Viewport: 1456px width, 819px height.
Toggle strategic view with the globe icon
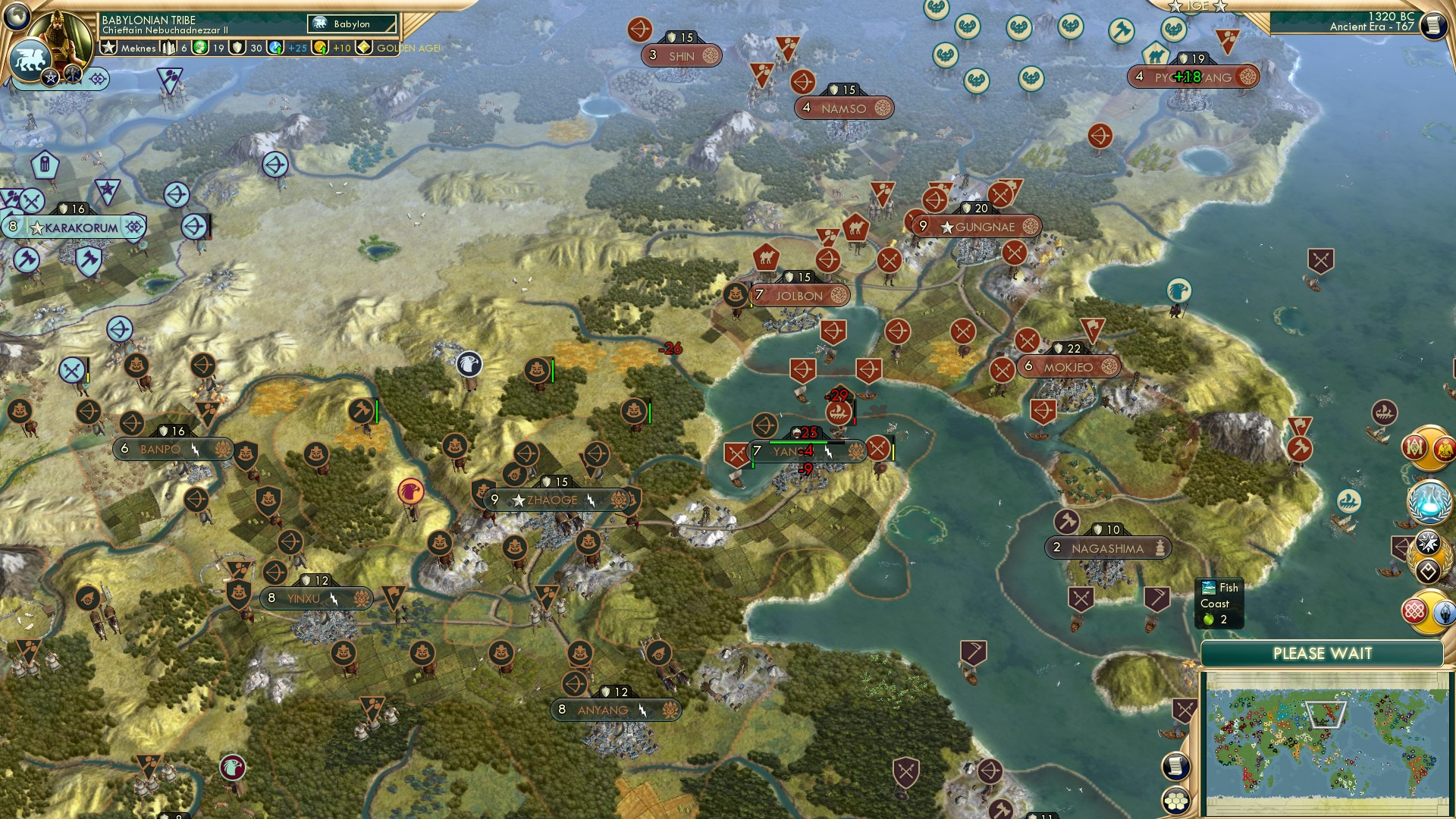tap(16, 16)
